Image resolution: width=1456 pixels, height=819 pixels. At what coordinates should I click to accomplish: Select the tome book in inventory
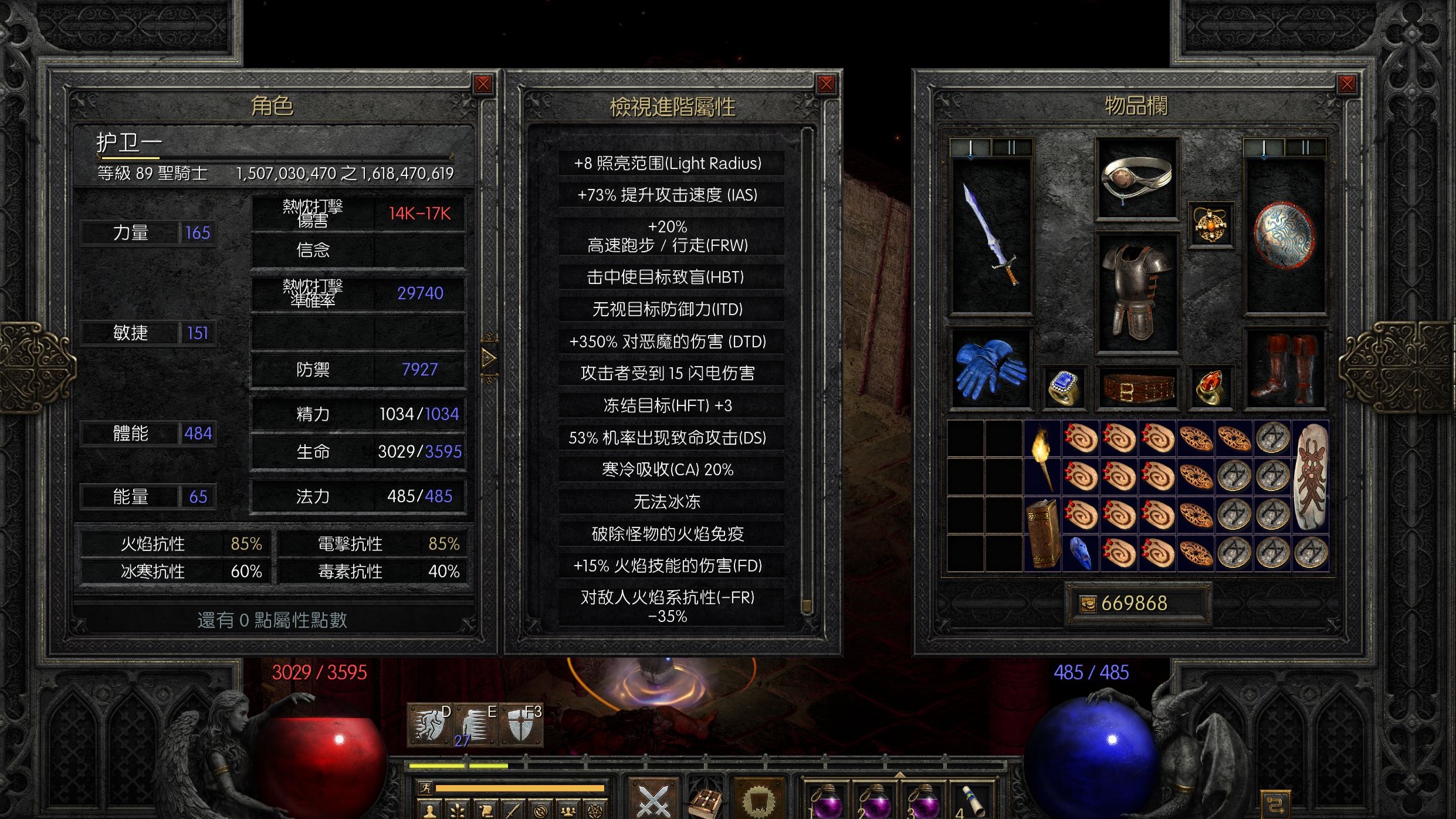1042,534
